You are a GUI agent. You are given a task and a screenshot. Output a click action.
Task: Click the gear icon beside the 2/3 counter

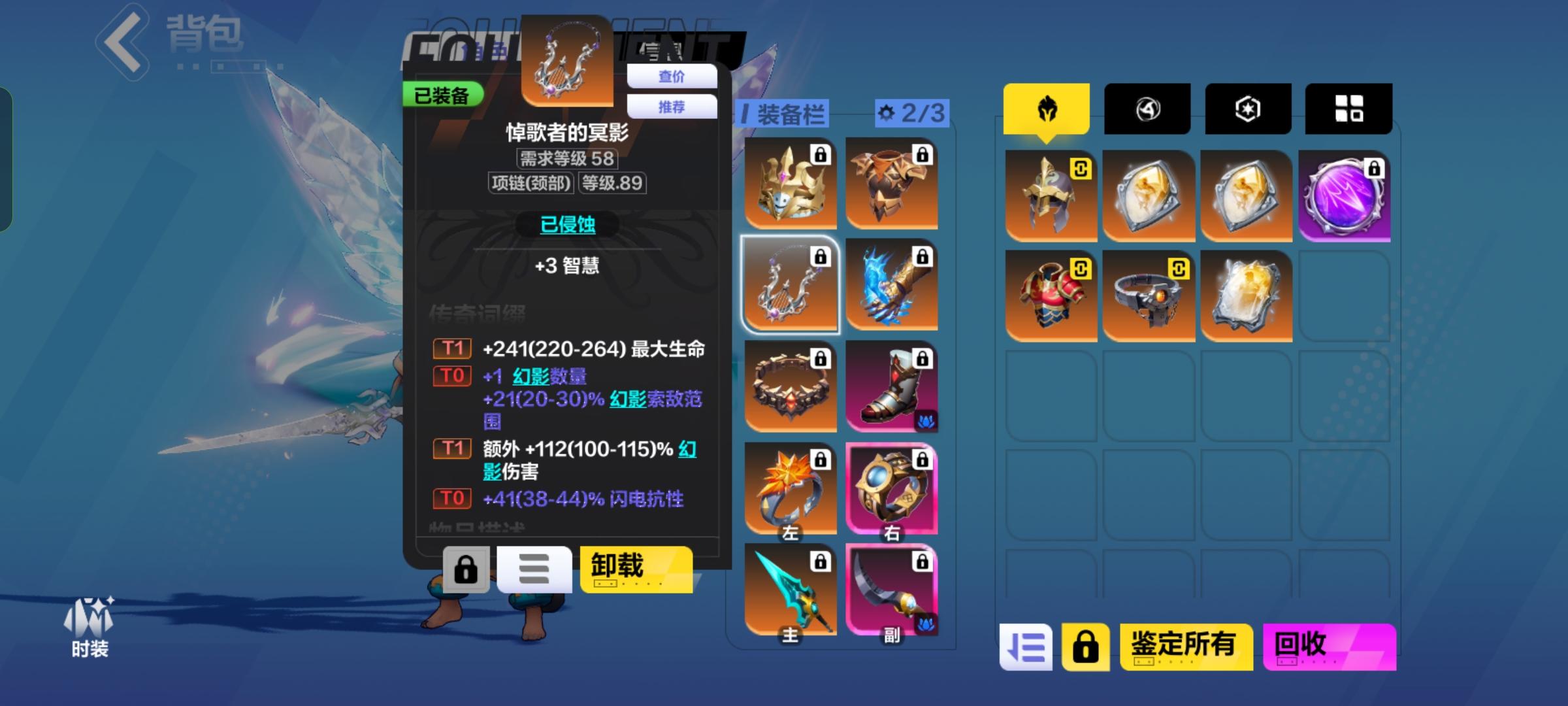885,112
